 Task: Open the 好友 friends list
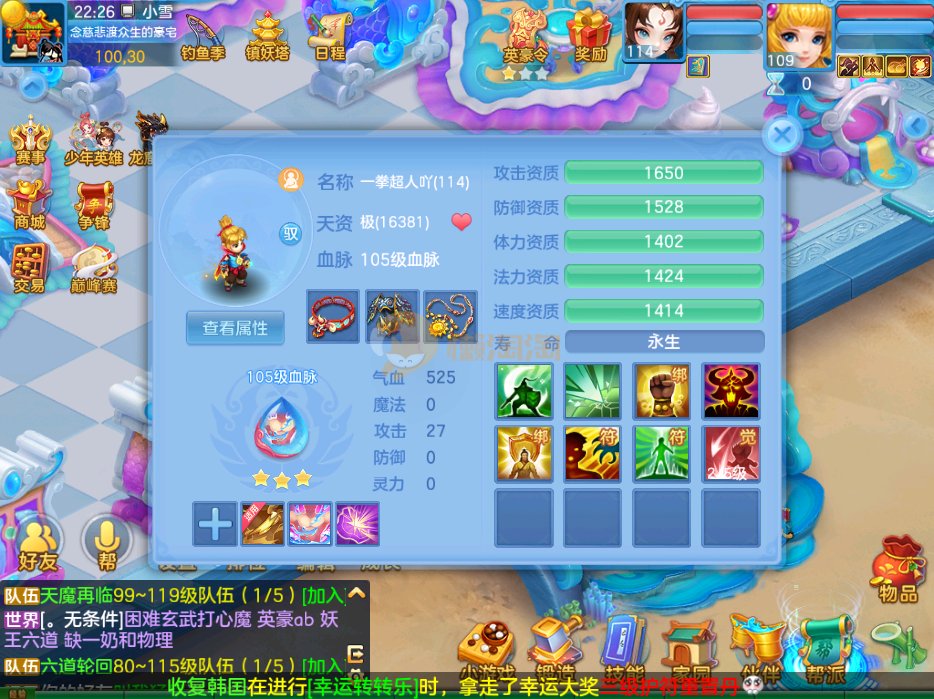pos(36,547)
